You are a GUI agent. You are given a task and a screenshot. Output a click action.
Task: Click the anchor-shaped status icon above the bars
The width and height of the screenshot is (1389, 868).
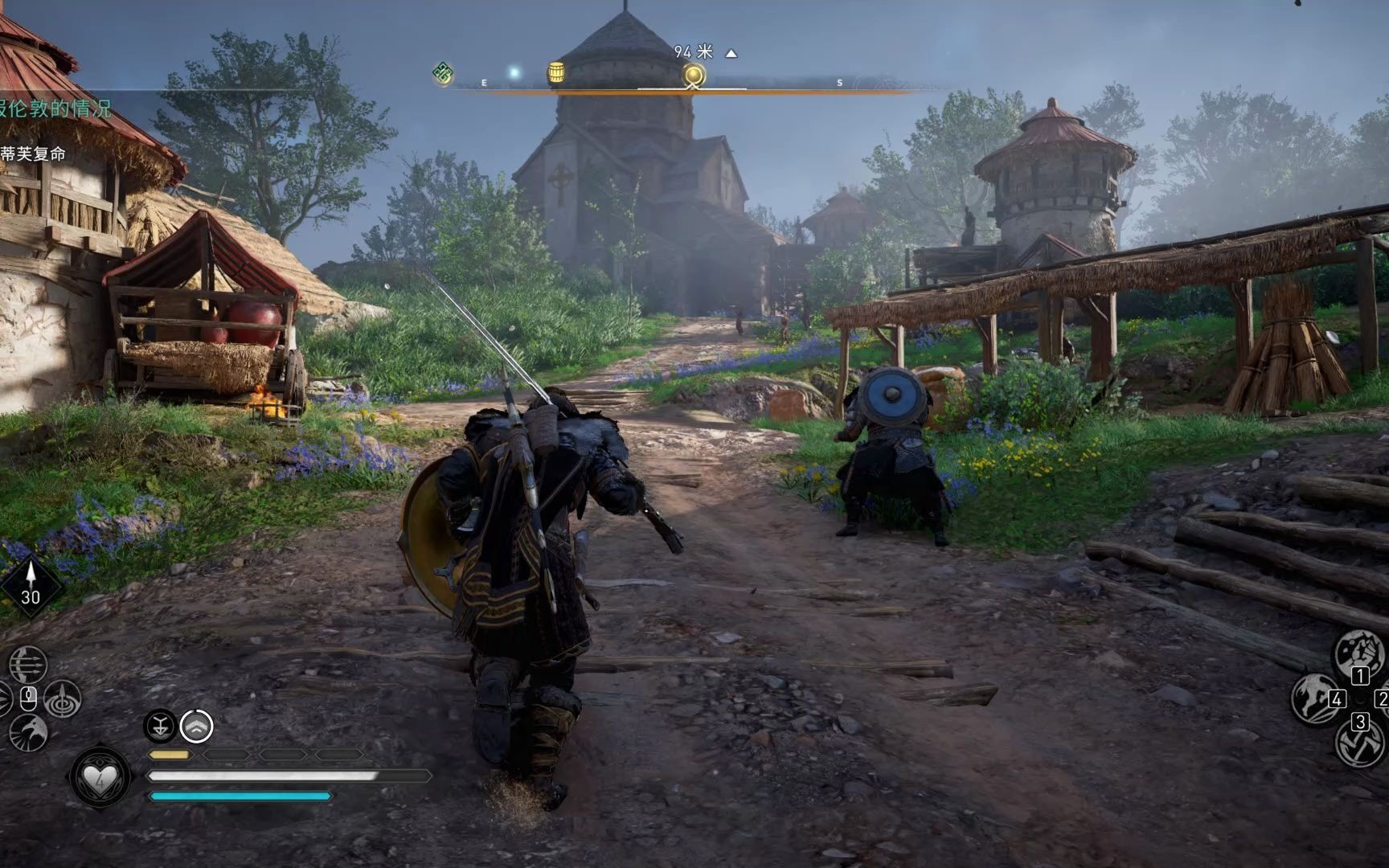(x=160, y=726)
